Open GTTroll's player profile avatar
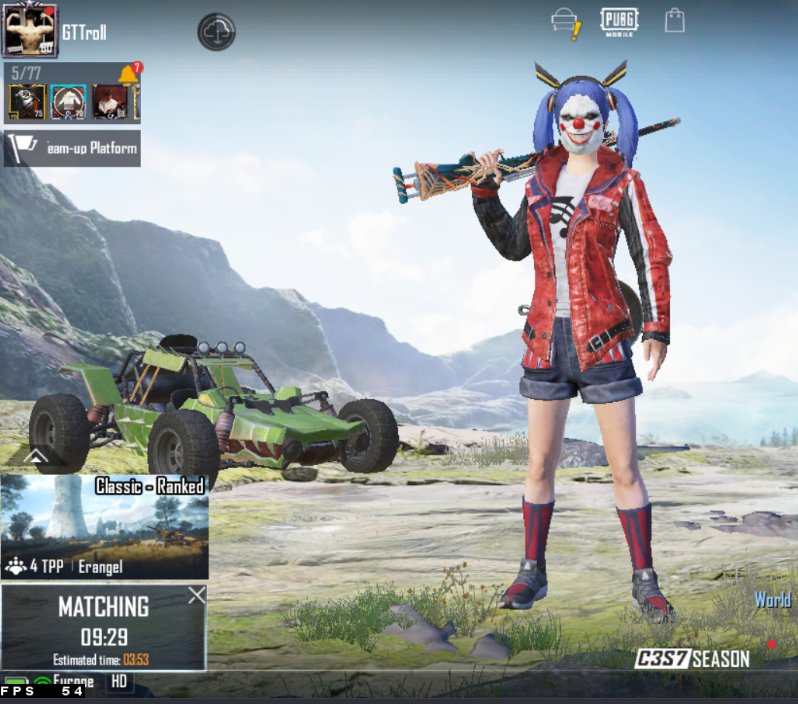798x704 pixels. tap(31, 31)
